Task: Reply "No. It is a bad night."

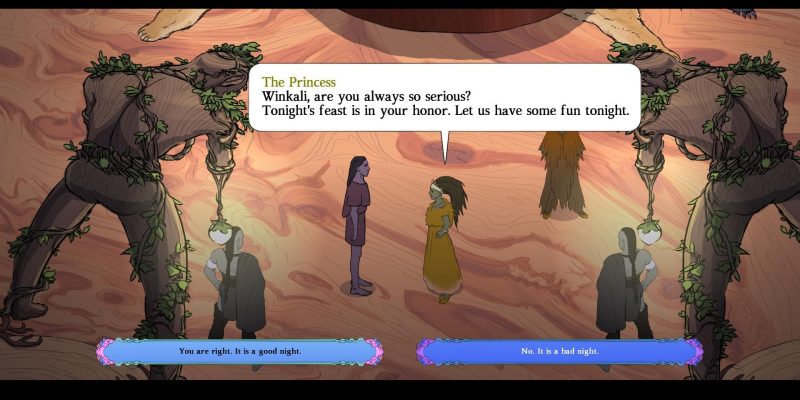Action: point(560,352)
